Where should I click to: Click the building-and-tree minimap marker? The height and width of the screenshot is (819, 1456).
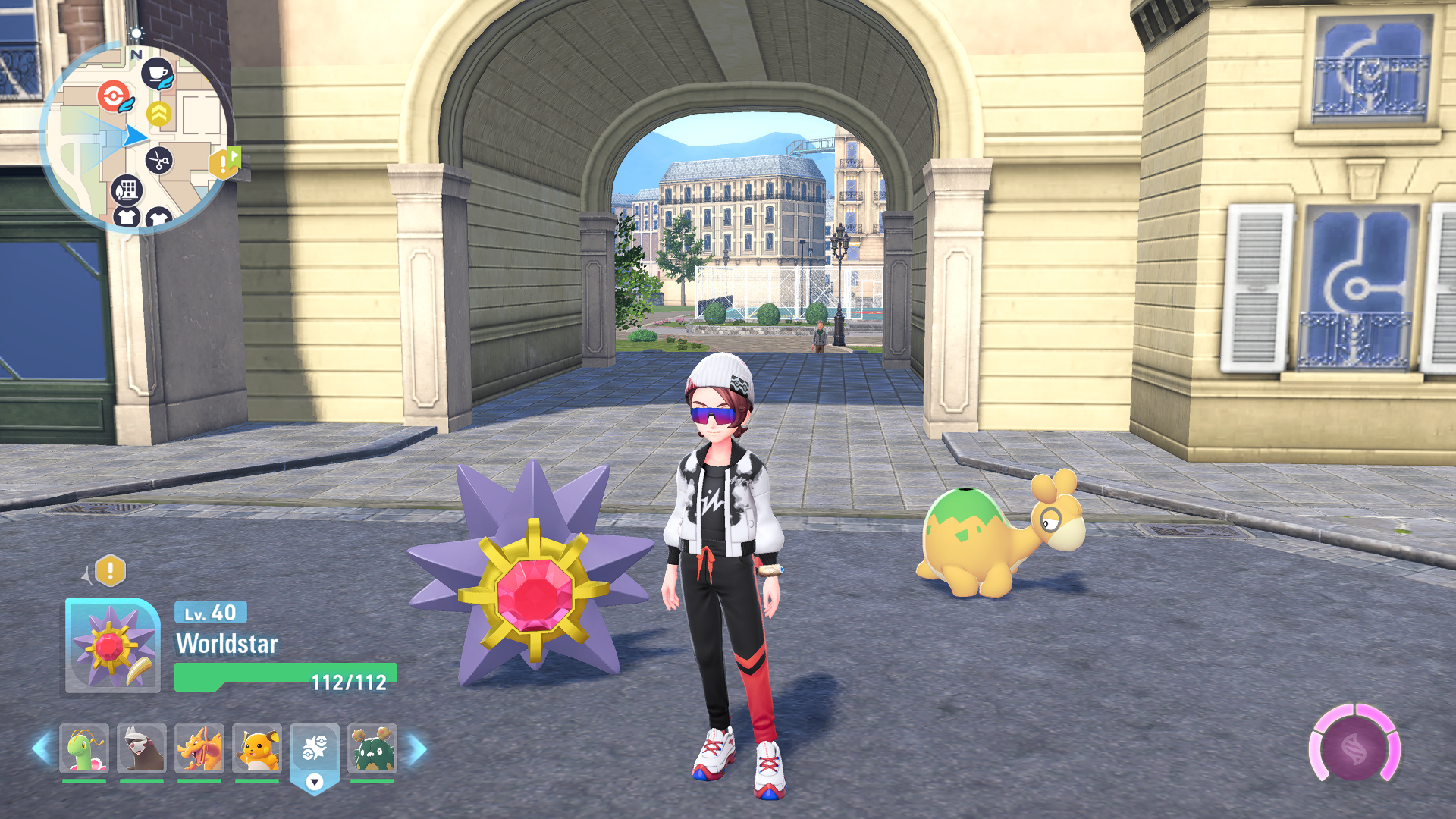coord(127,190)
